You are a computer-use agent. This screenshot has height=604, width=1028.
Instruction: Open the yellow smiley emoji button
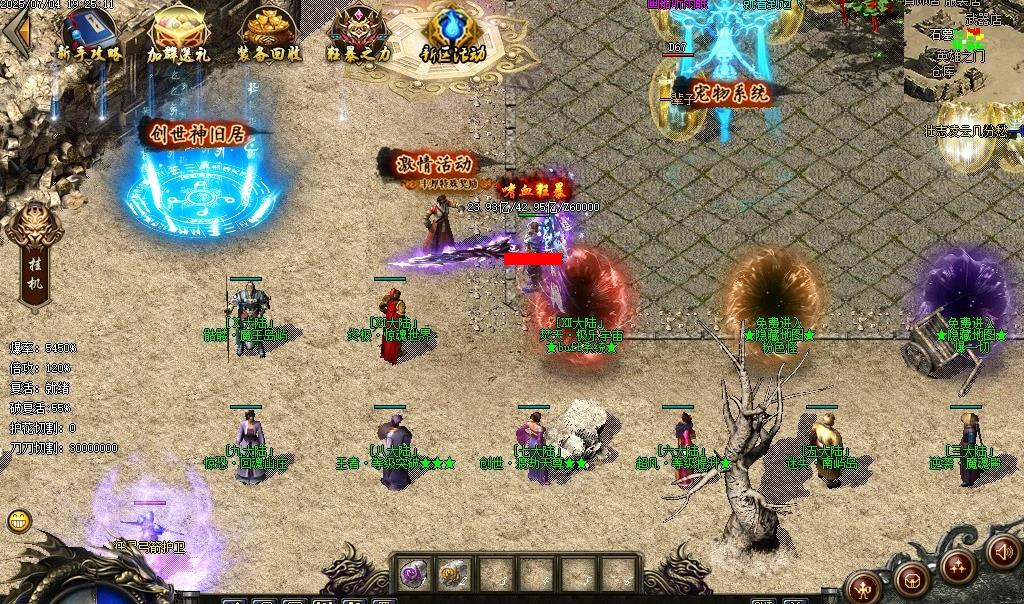[19, 520]
